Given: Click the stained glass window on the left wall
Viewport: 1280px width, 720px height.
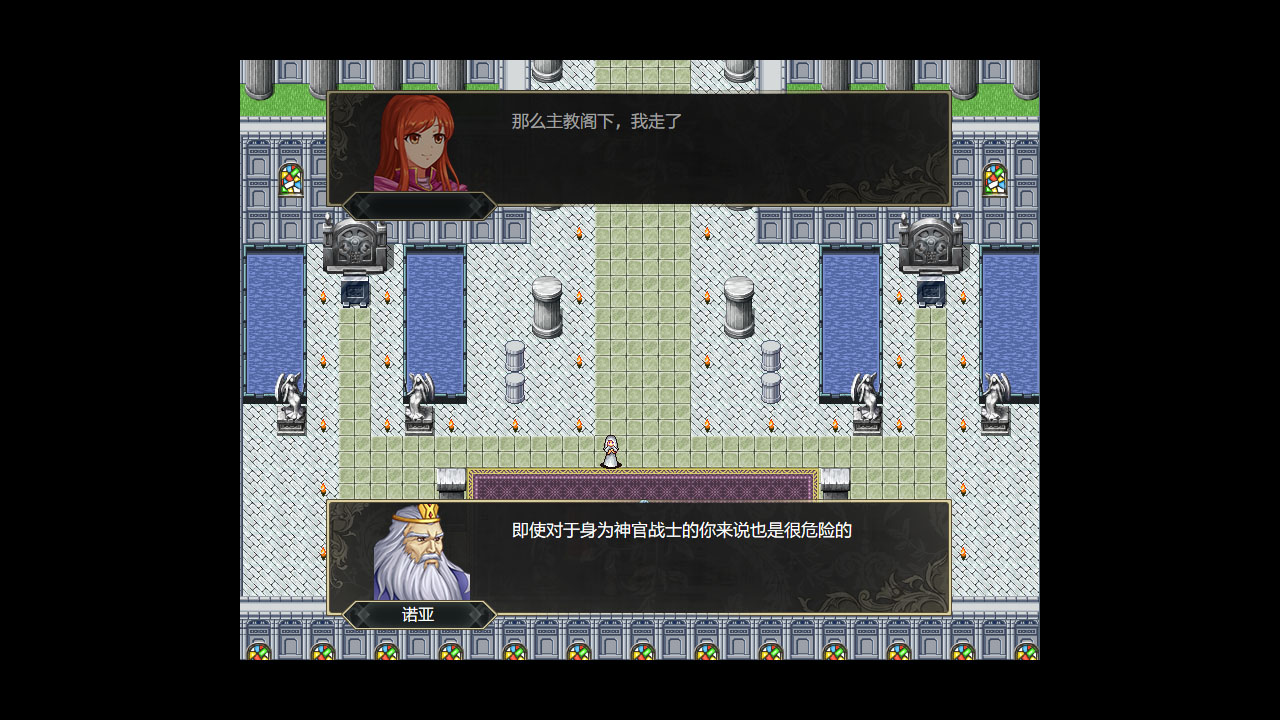Looking at the screenshot, I should 291,180.
